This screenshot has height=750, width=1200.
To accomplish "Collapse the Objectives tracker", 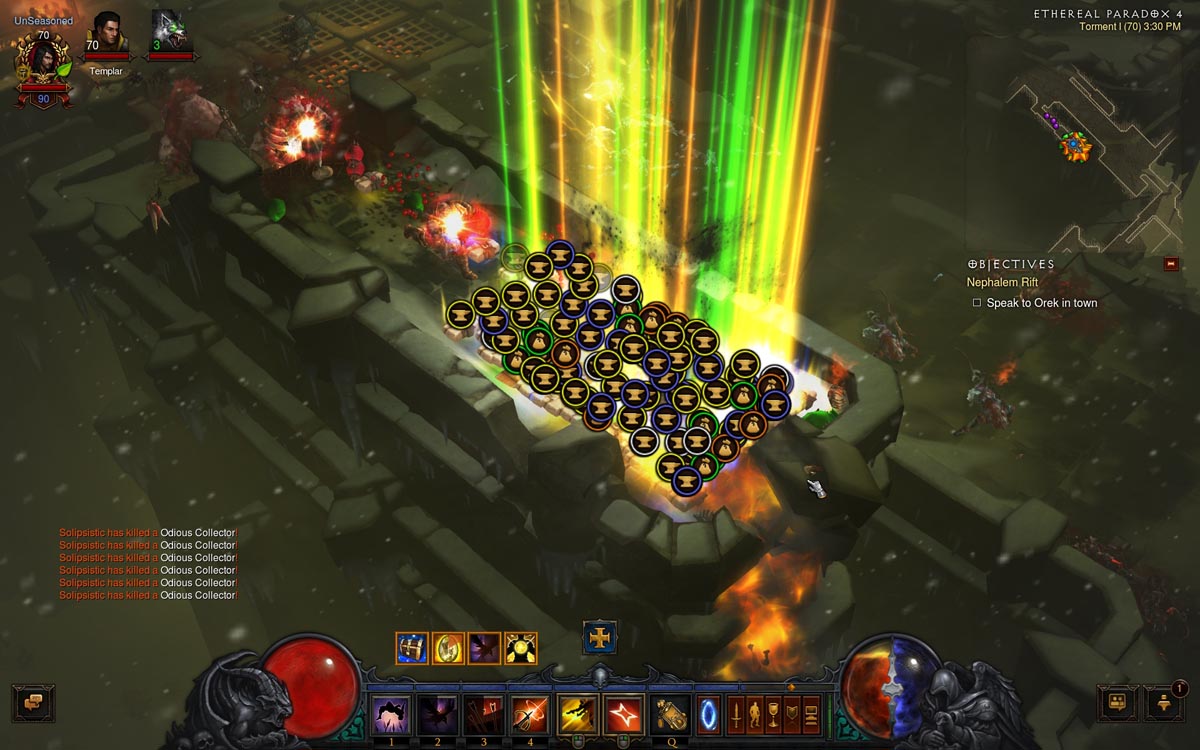I will coord(1172,264).
